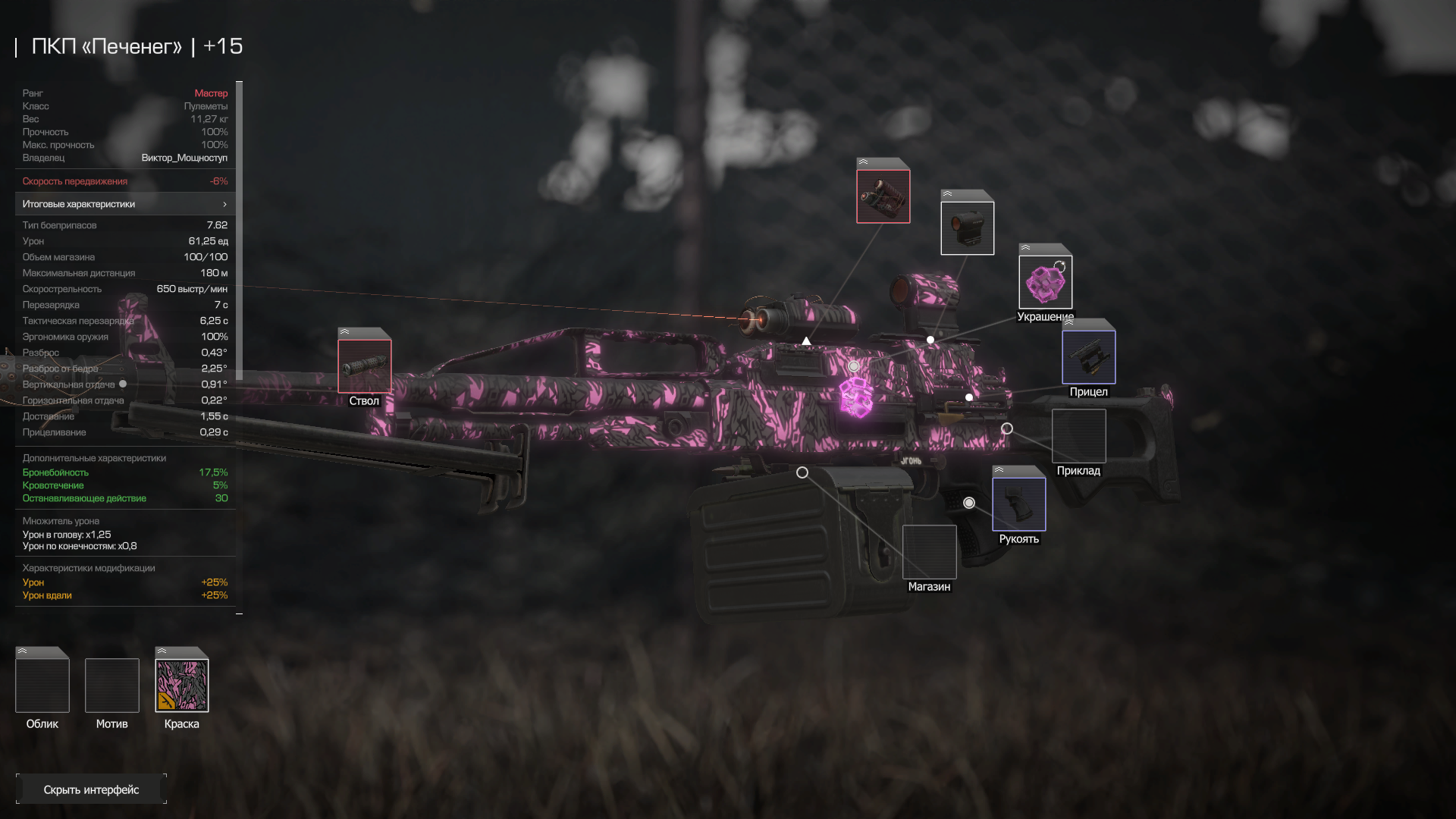Expand the Итоговые характеристики section
Screen dimensions: 1456x819
click(125, 204)
